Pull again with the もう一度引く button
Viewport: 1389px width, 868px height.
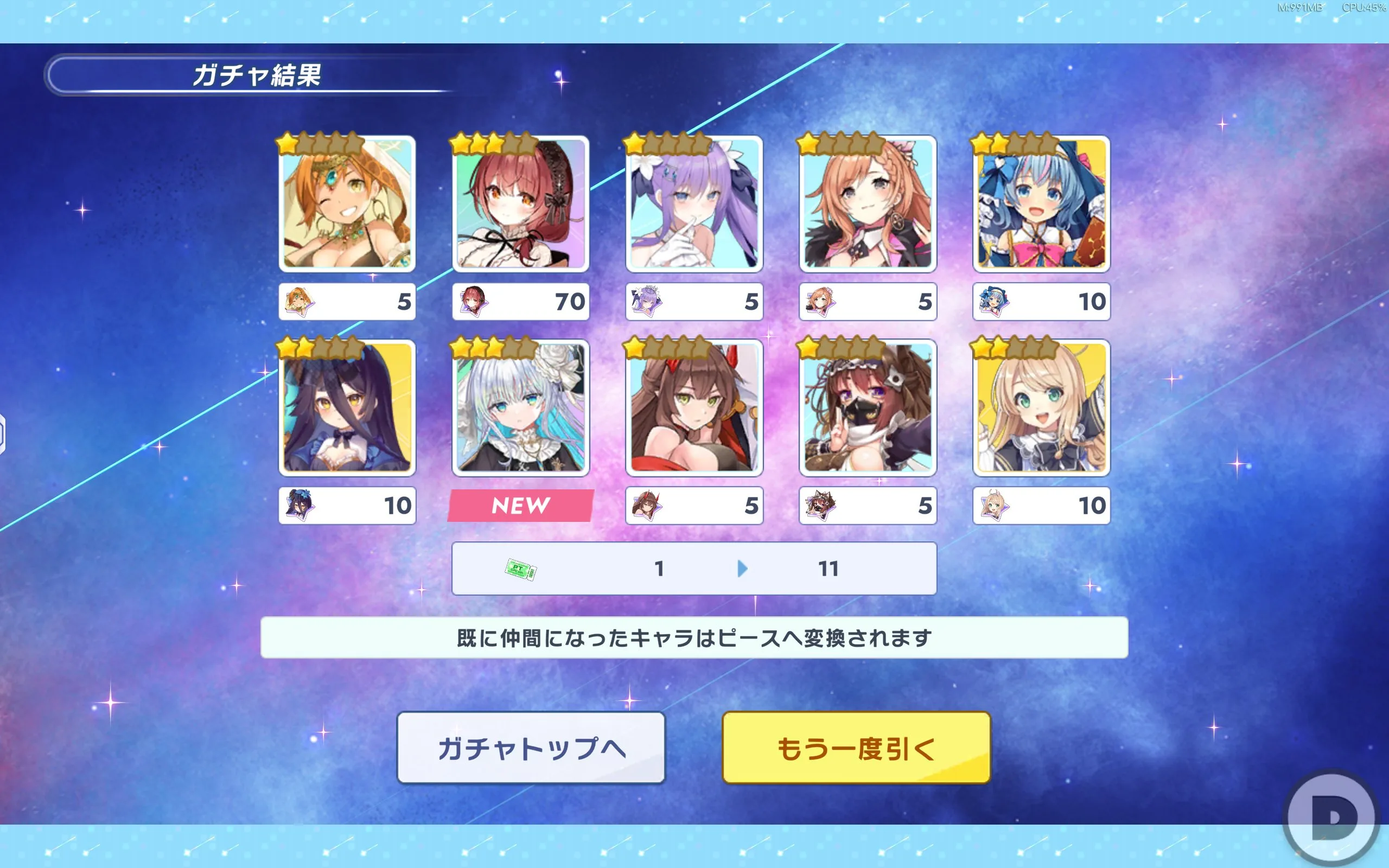click(856, 748)
